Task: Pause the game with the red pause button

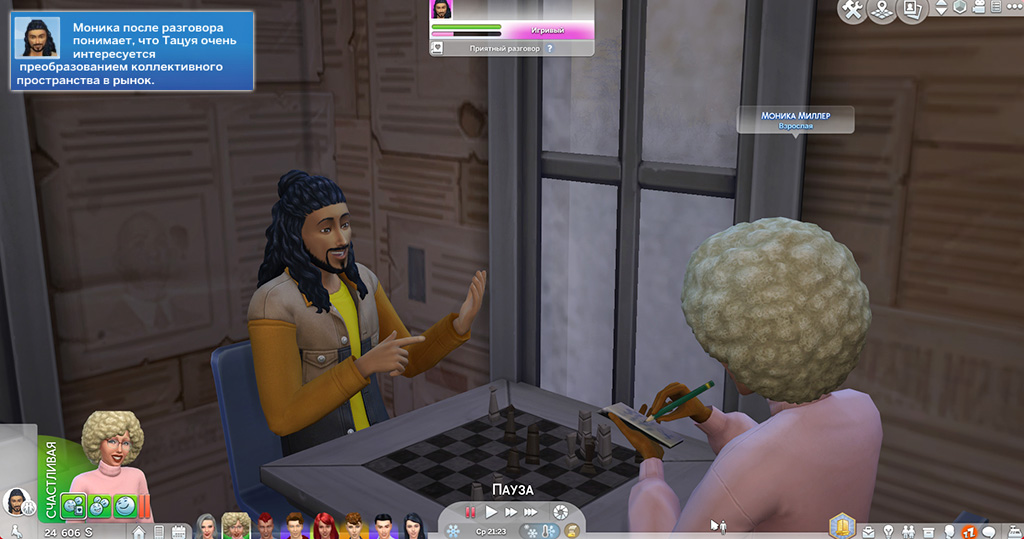Action: coord(470,512)
